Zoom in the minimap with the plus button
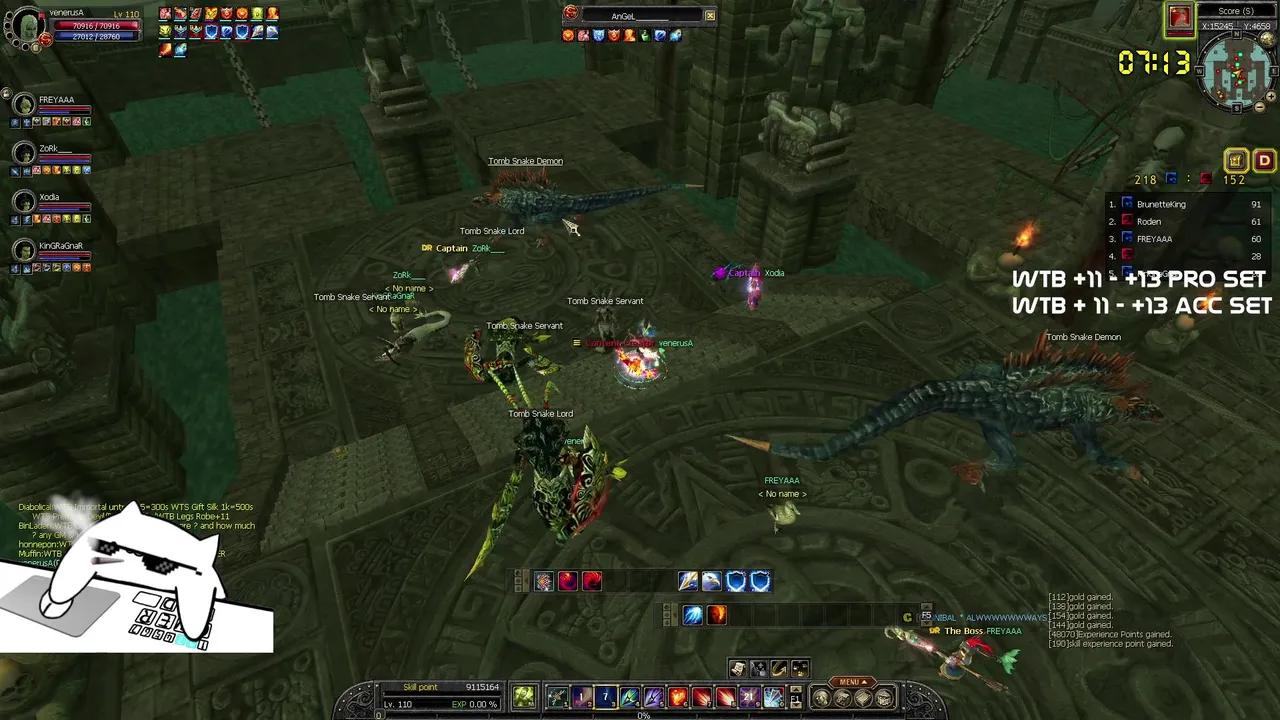 (x=1271, y=97)
